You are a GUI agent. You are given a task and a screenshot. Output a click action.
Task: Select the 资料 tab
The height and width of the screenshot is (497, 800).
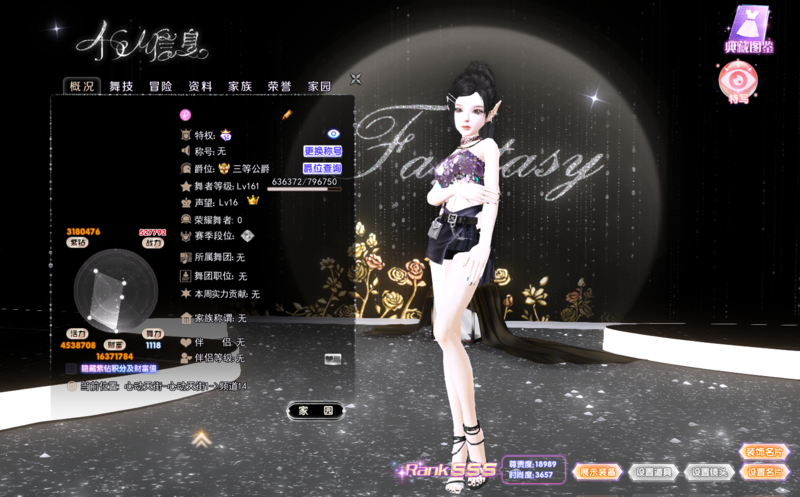[x=200, y=87]
